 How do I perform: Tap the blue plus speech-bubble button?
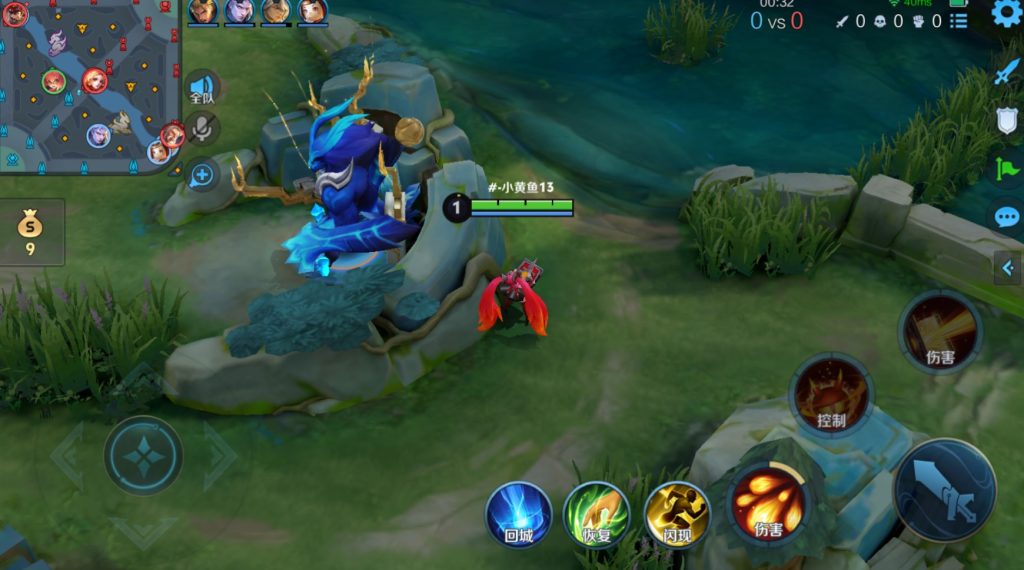(x=202, y=175)
